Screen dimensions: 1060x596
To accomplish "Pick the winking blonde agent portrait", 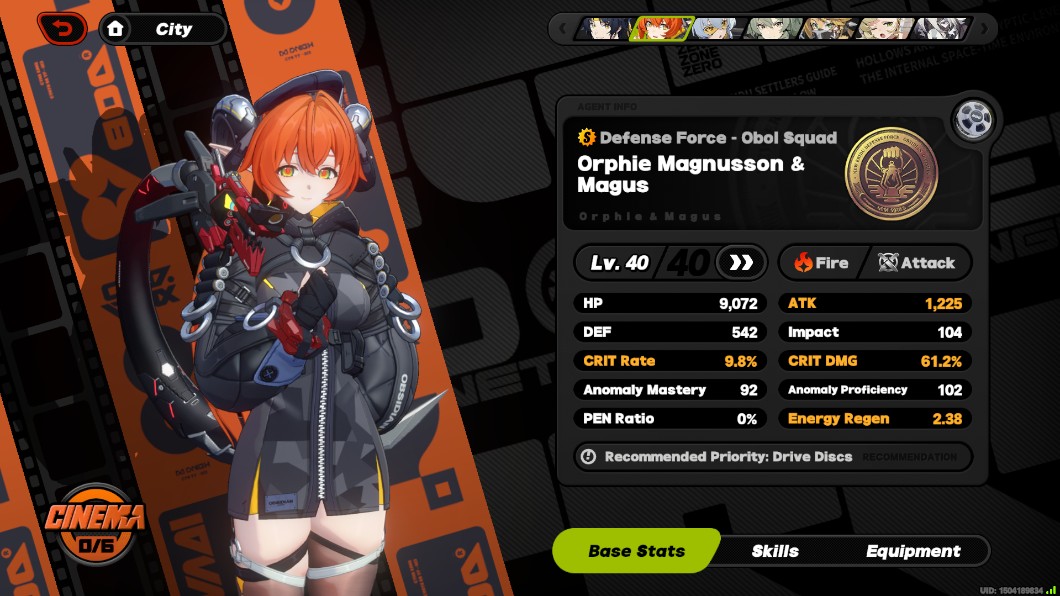I will (x=884, y=28).
